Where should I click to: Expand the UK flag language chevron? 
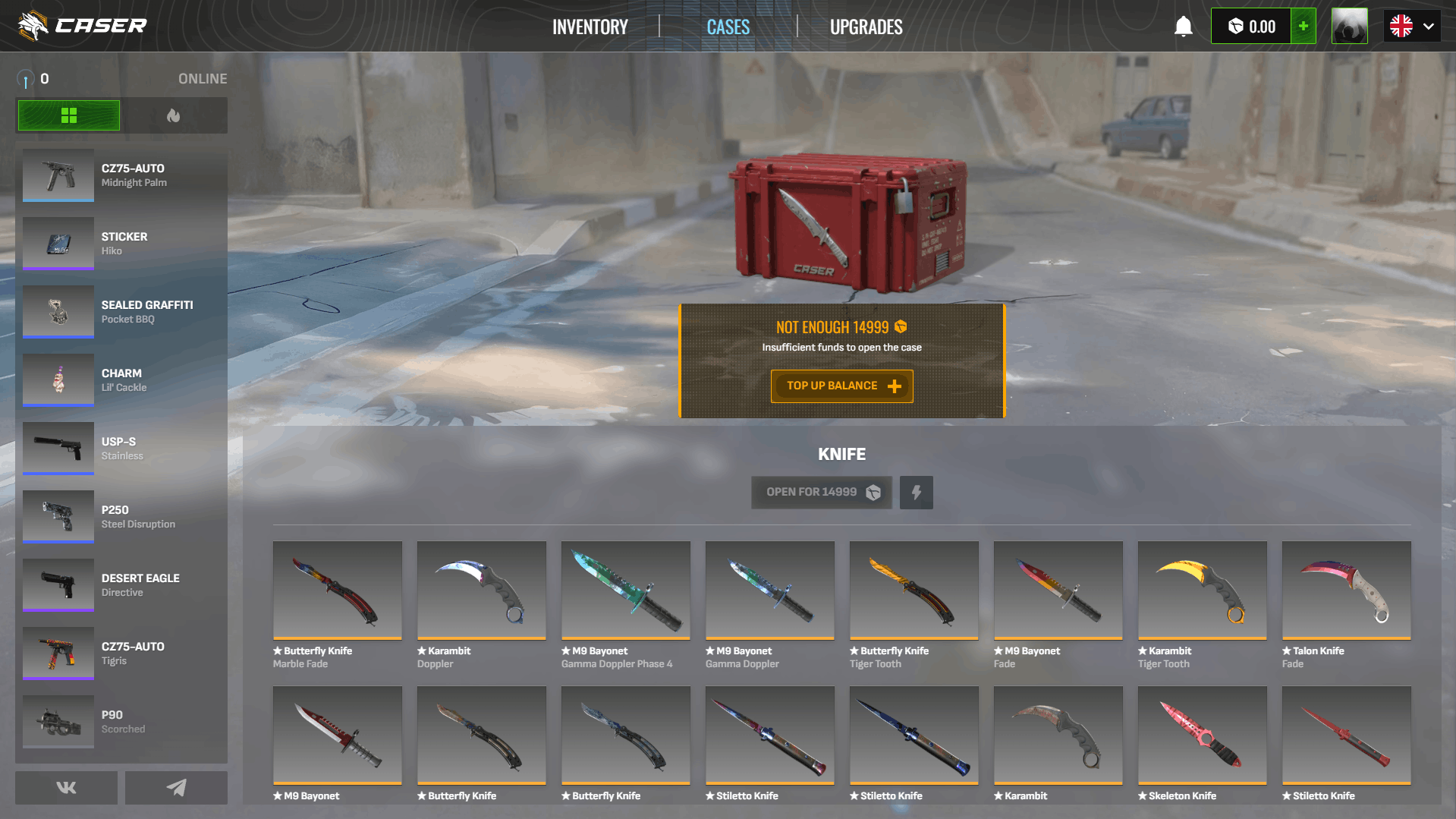pyautogui.click(x=1429, y=25)
